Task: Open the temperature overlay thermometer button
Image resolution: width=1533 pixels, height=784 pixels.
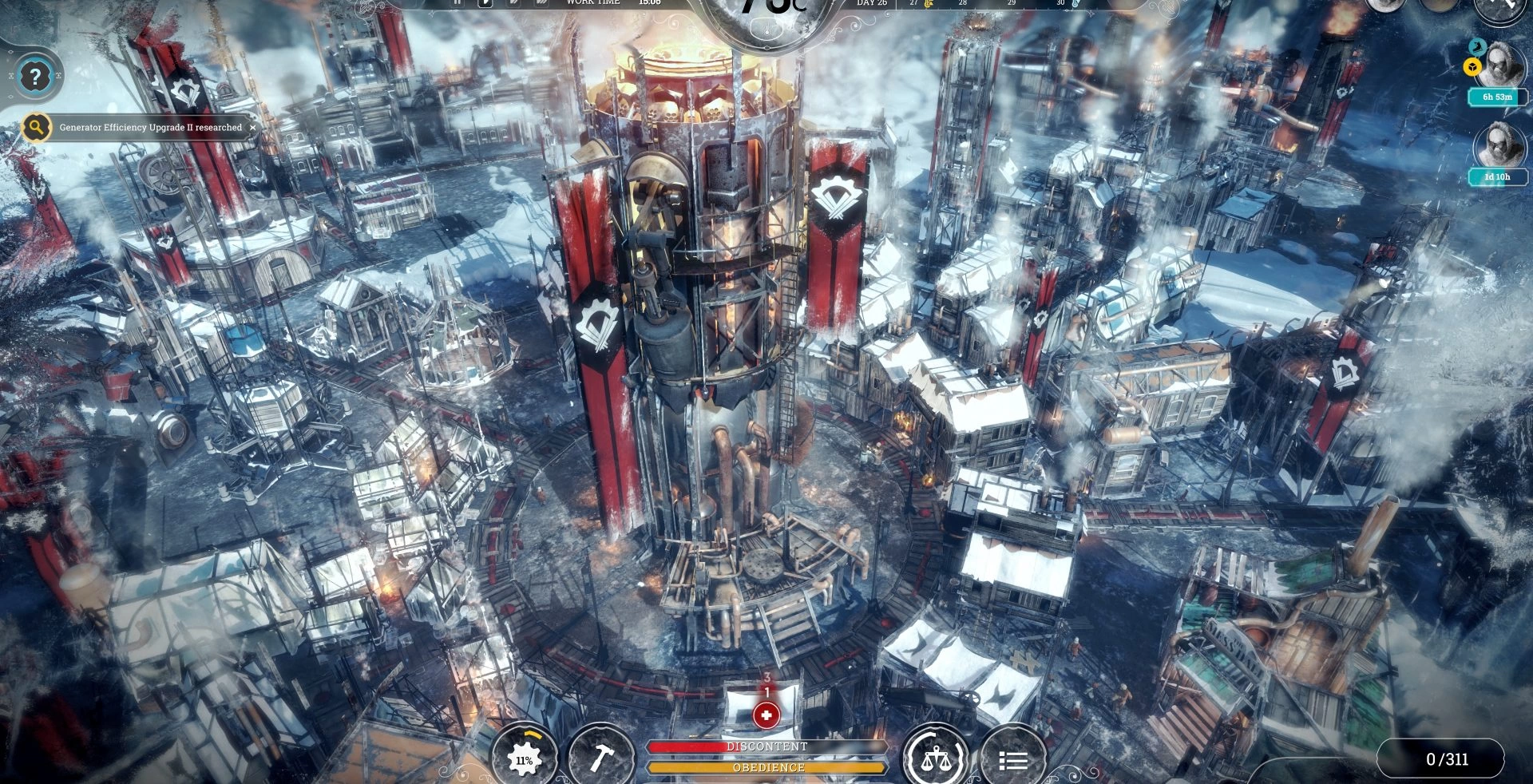Action: [x=770, y=28]
